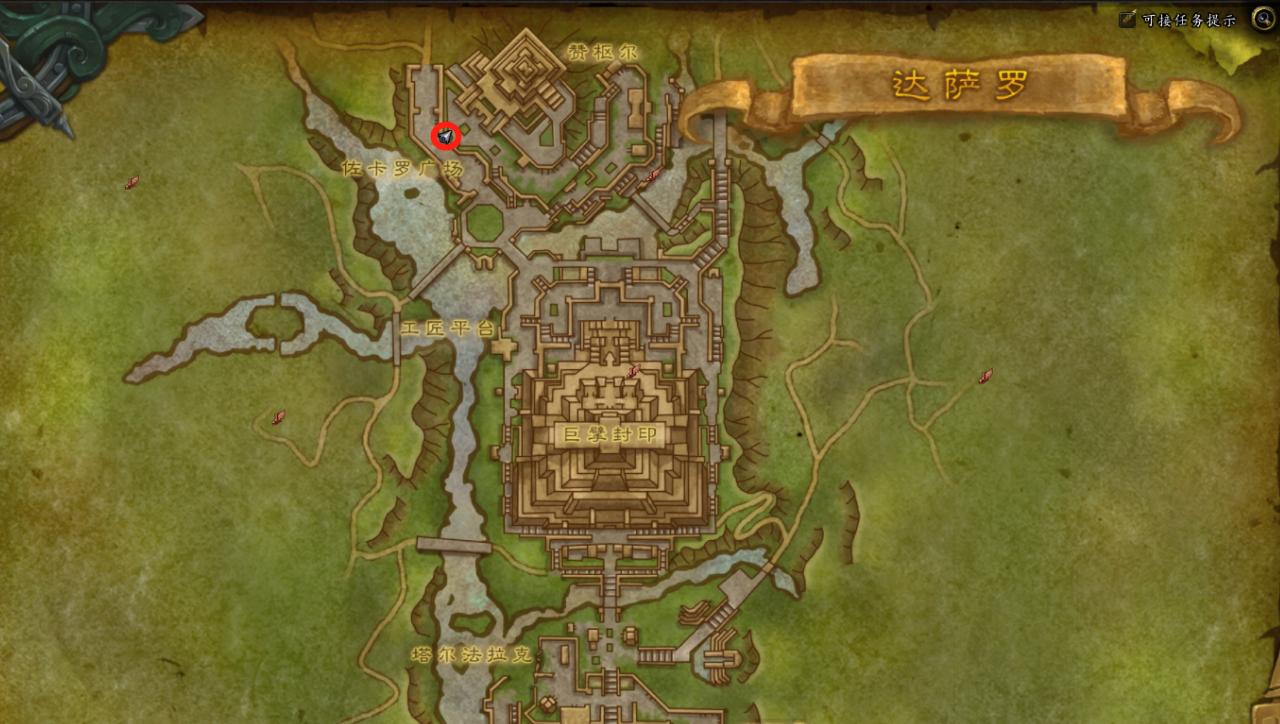Viewport: 1280px width, 724px height.
Task: Click the red marker east of 赞枢尔
Action: pyautogui.click(x=650, y=174)
